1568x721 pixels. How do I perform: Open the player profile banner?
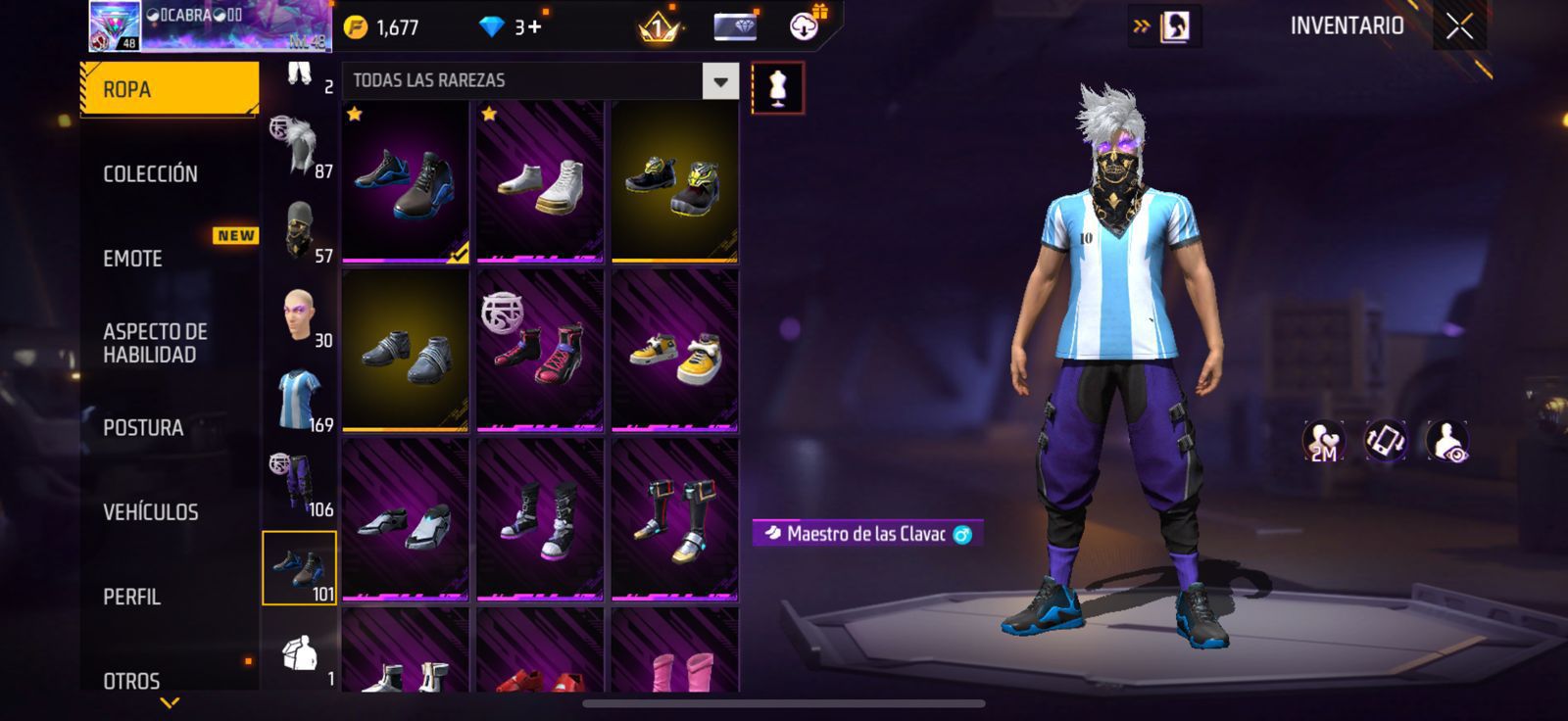(211, 26)
